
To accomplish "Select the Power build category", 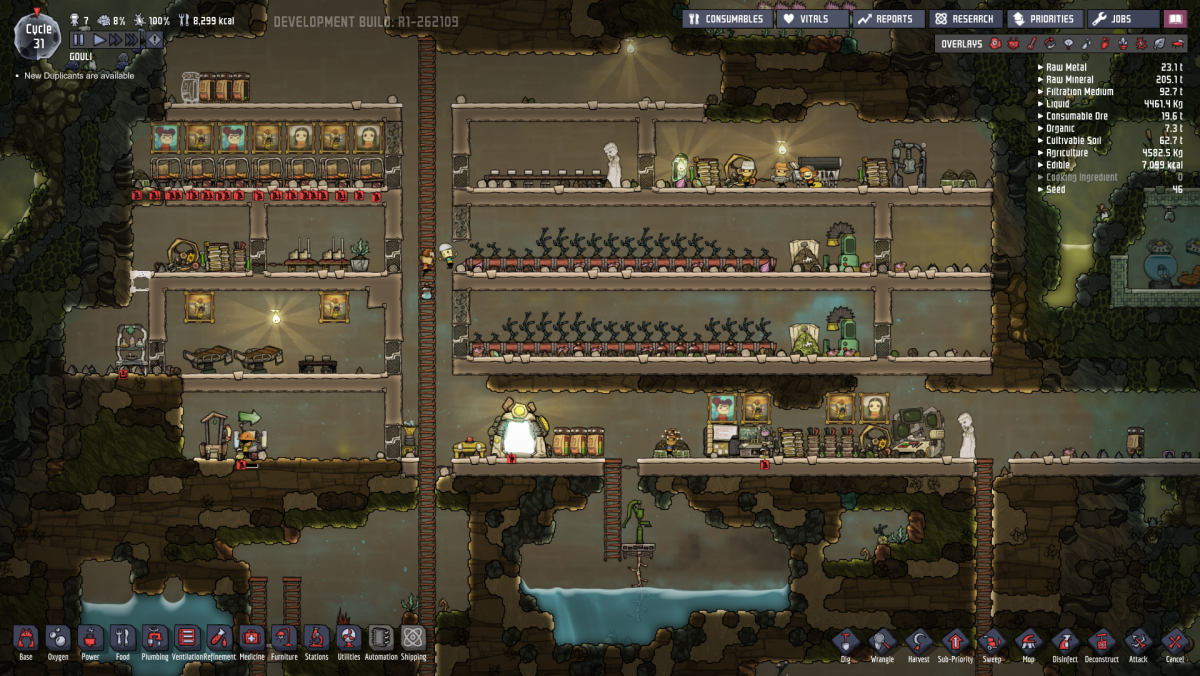I will pos(90,638).
